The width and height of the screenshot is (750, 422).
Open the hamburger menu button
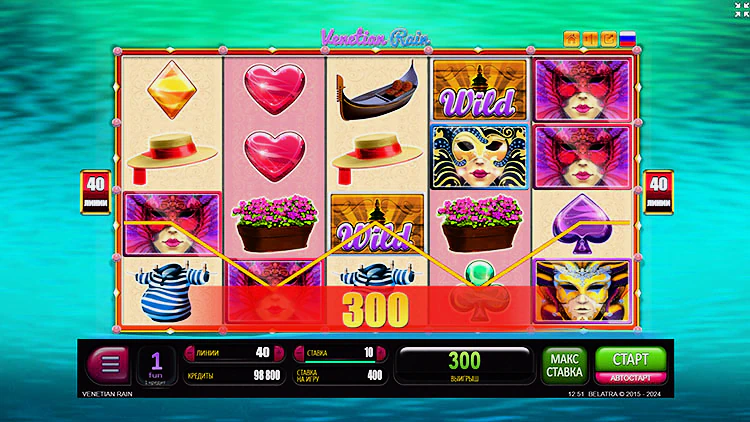click(x=110, y=365)
